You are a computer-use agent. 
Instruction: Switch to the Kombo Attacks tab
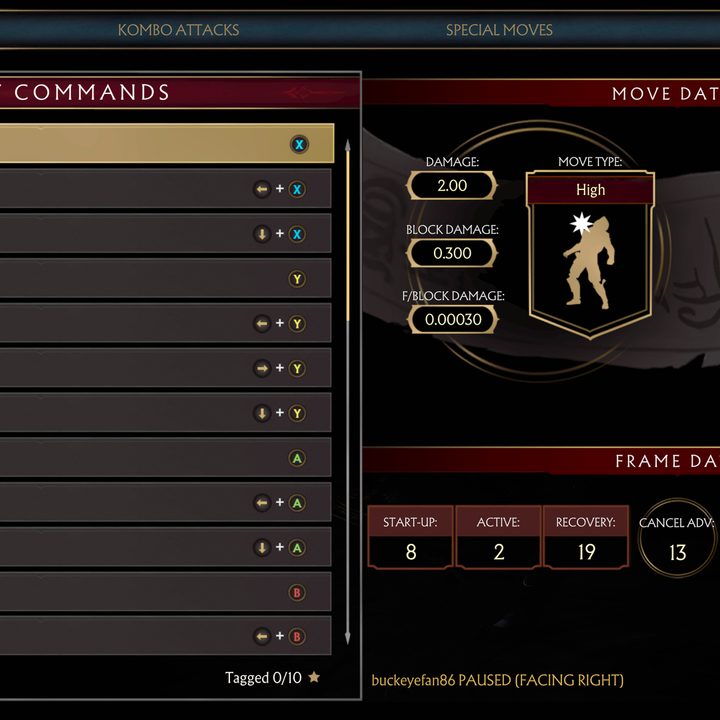pos(178,29)
